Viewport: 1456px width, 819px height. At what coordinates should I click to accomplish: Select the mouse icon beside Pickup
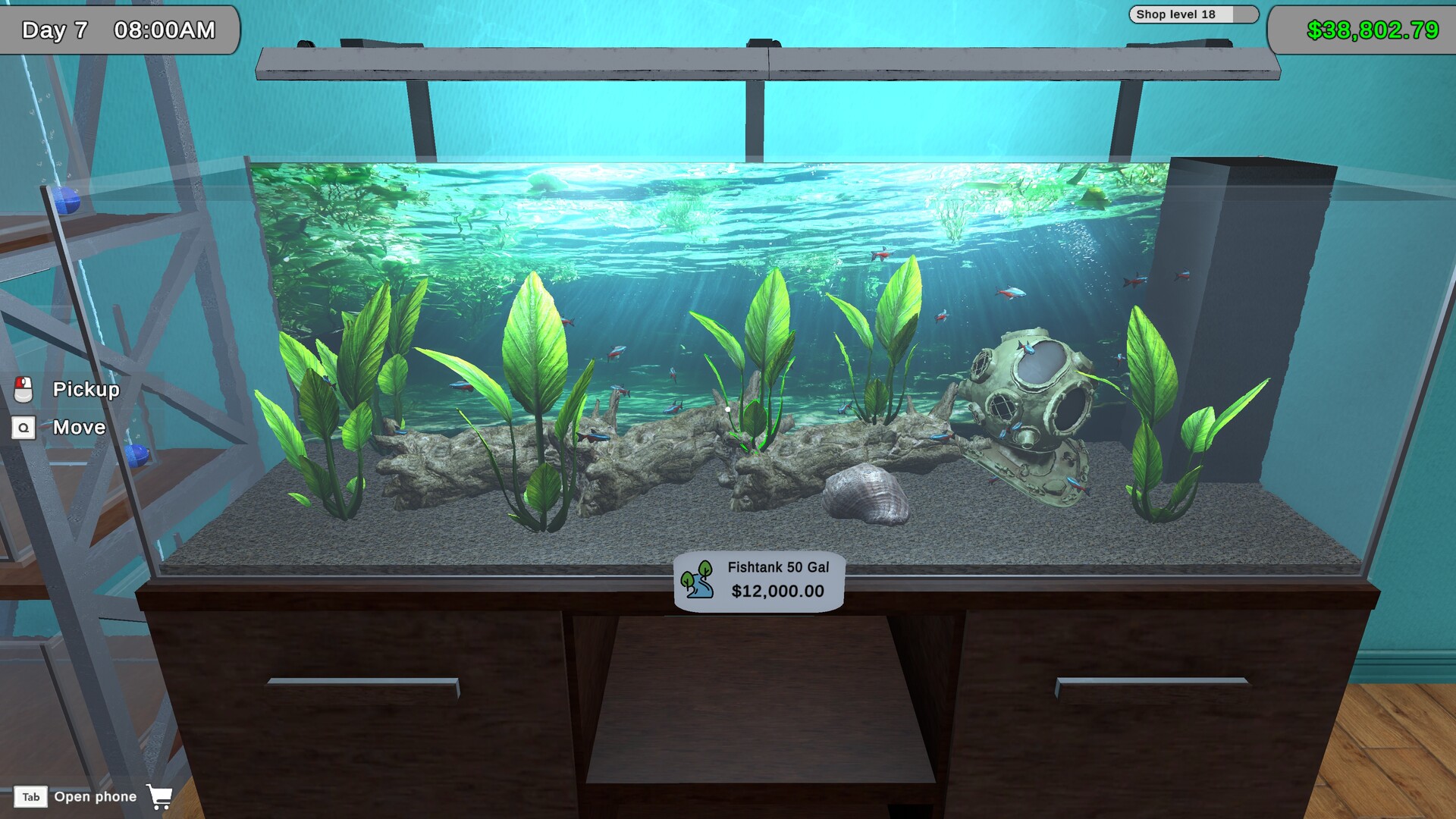coord(24,389)
